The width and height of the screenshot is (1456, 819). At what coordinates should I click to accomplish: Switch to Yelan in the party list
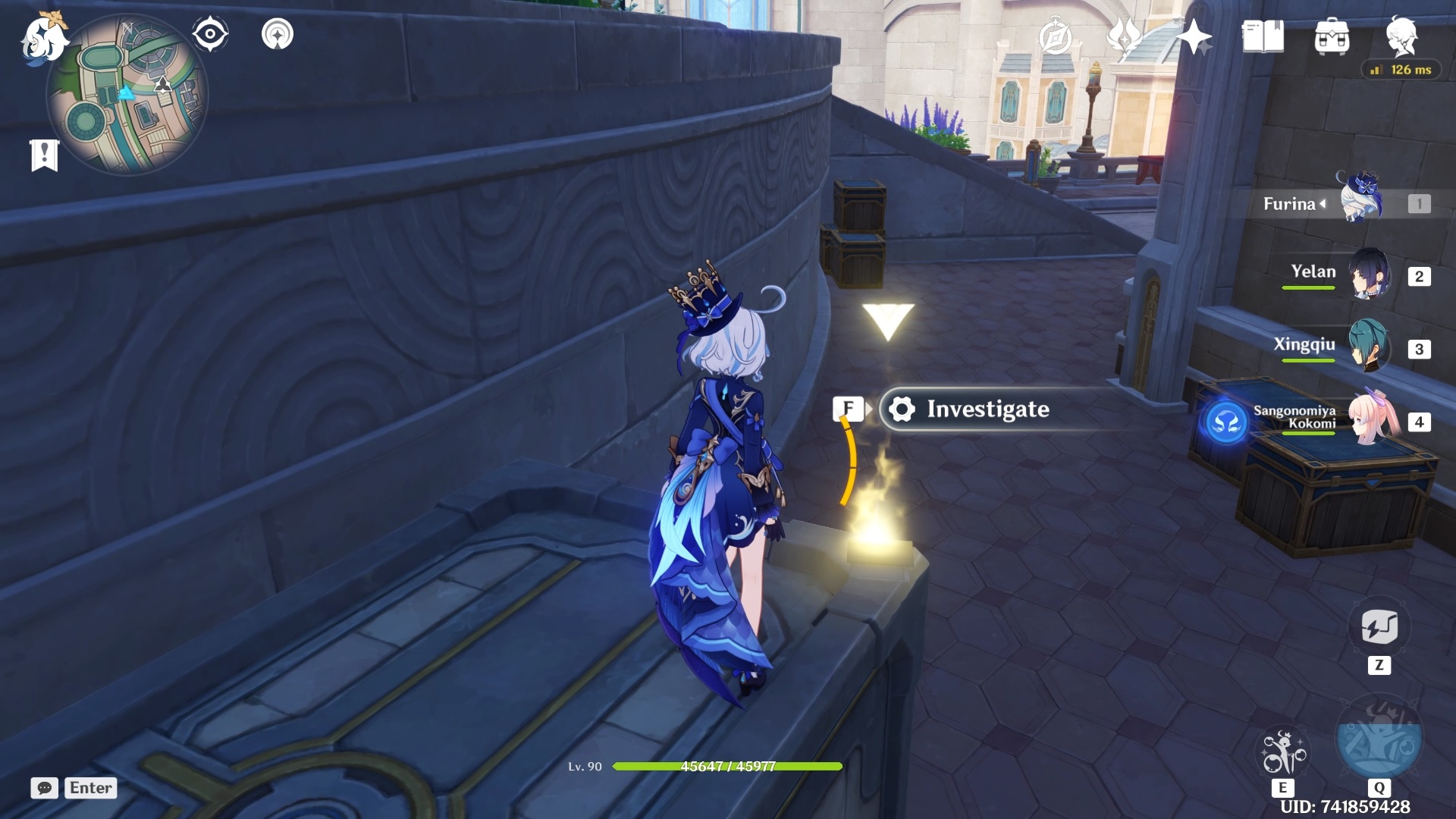pos(1369,271)
